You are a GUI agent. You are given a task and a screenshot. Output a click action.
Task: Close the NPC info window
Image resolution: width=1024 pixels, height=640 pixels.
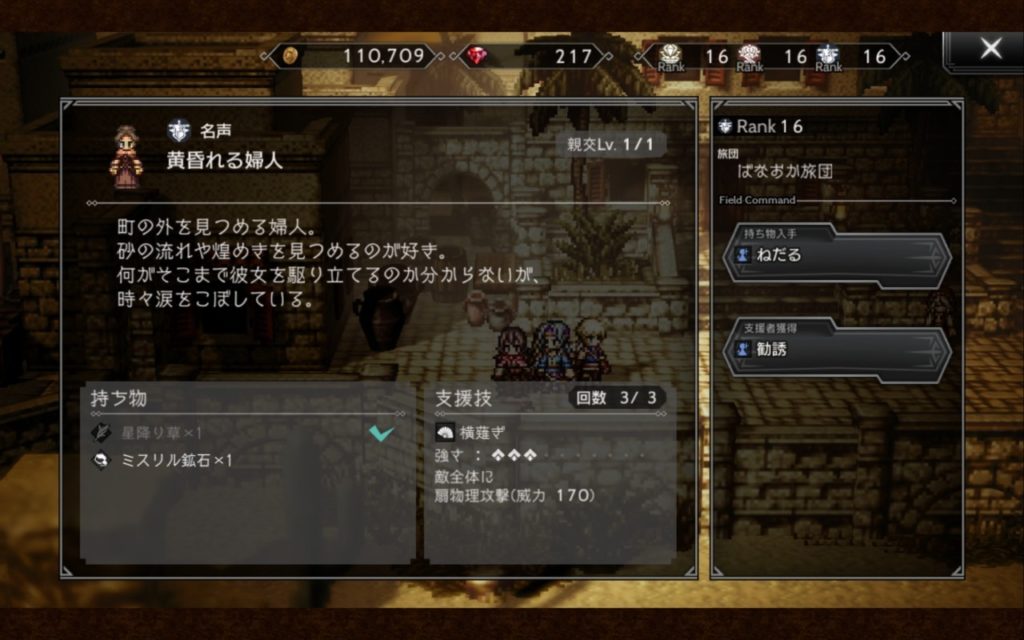click(989, 49)
